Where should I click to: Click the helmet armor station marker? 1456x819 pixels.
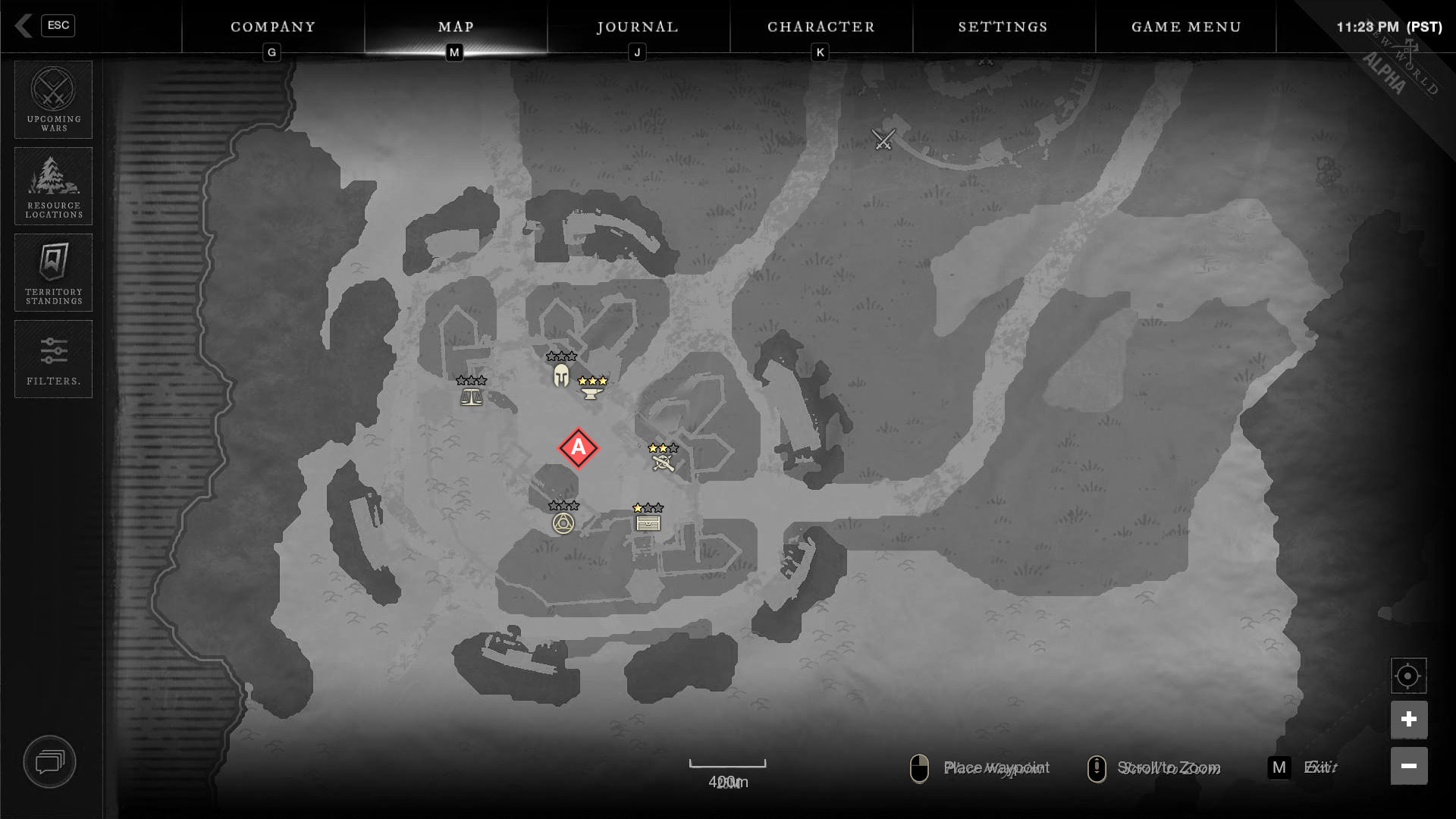(561, 375)
